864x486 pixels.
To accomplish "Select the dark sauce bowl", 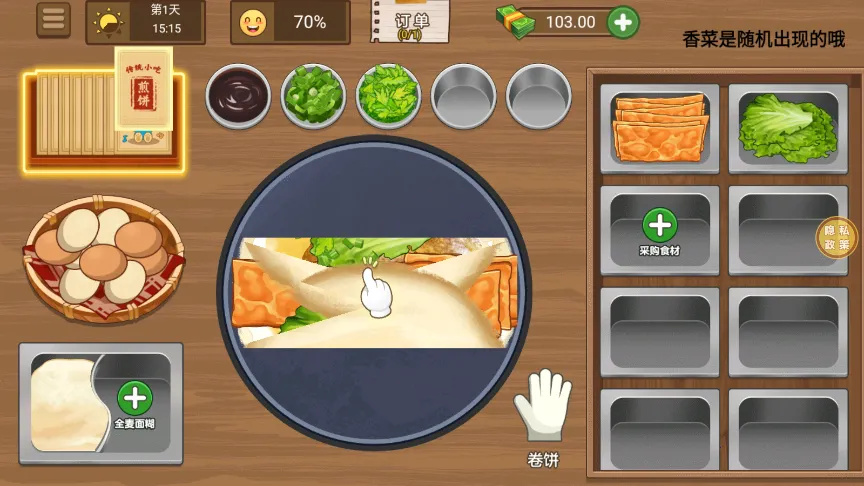I will [x=239, y=96].
